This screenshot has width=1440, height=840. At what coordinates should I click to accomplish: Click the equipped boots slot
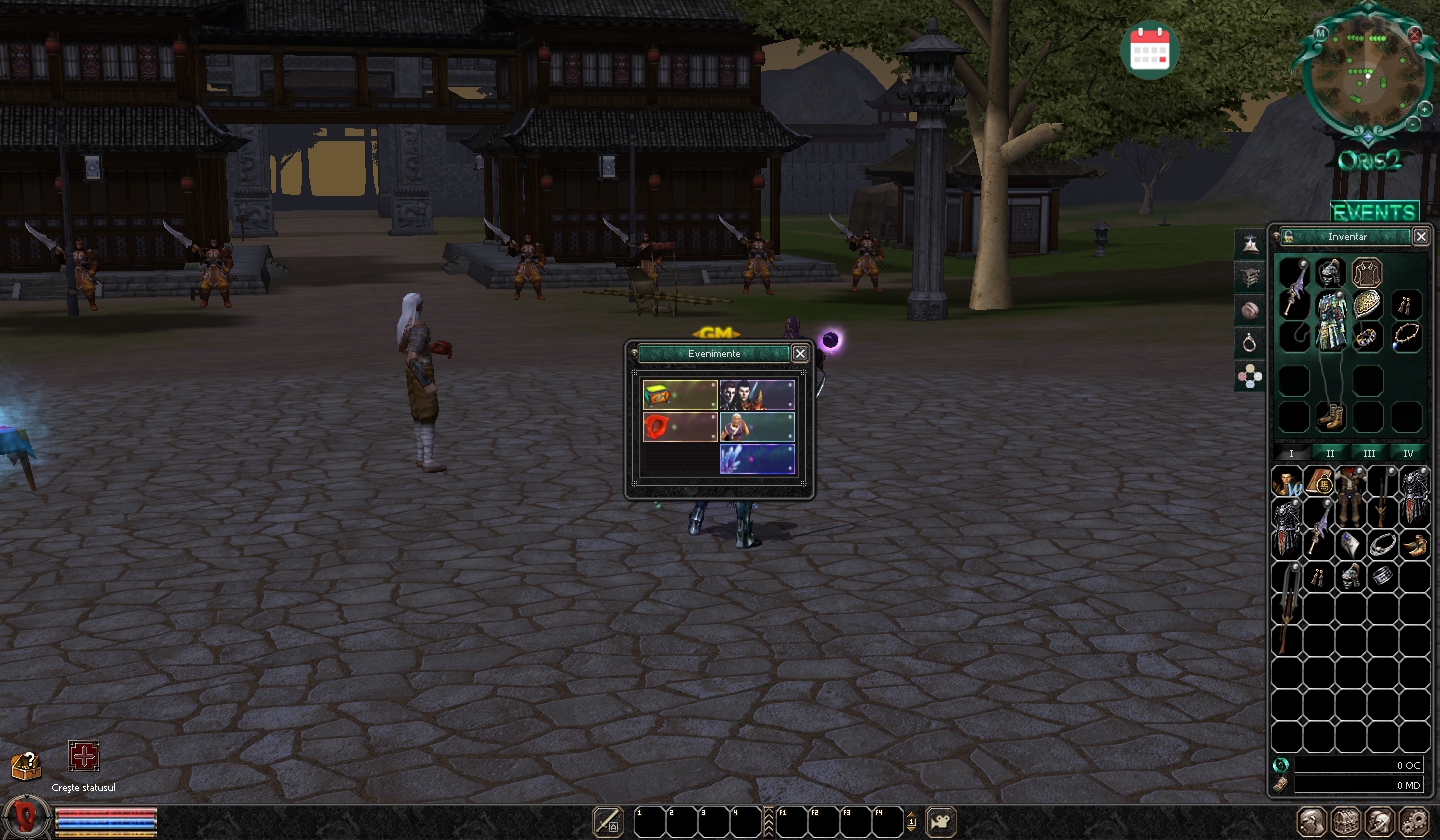coord(1330,416)
